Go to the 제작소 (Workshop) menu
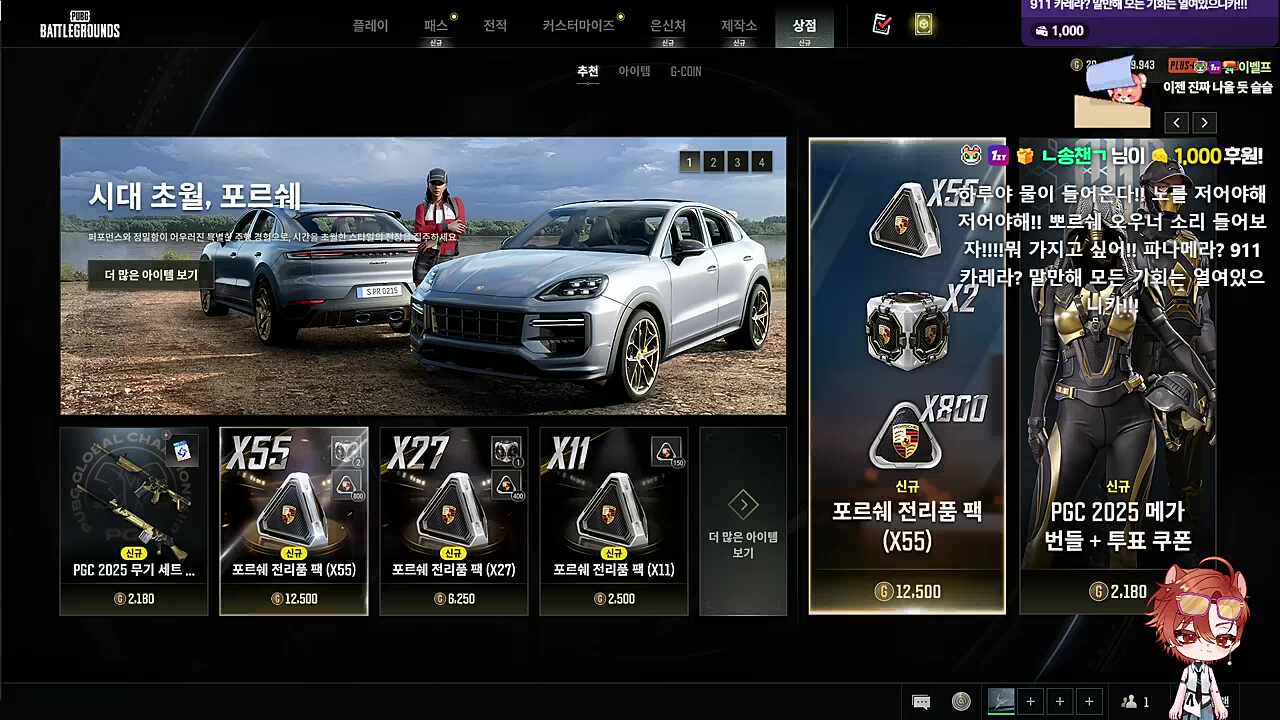The image size is (1280, 720). 739,26
